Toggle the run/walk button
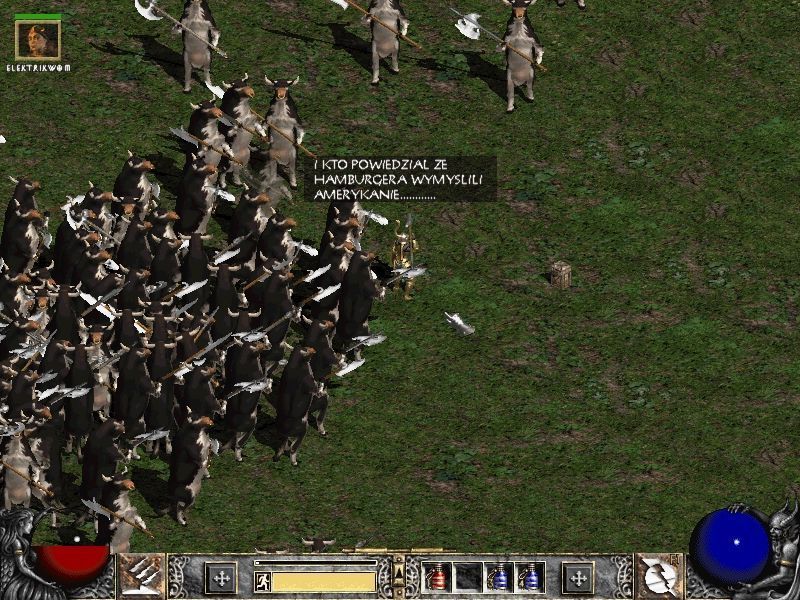800x600 pixels. tap(262, 580)
